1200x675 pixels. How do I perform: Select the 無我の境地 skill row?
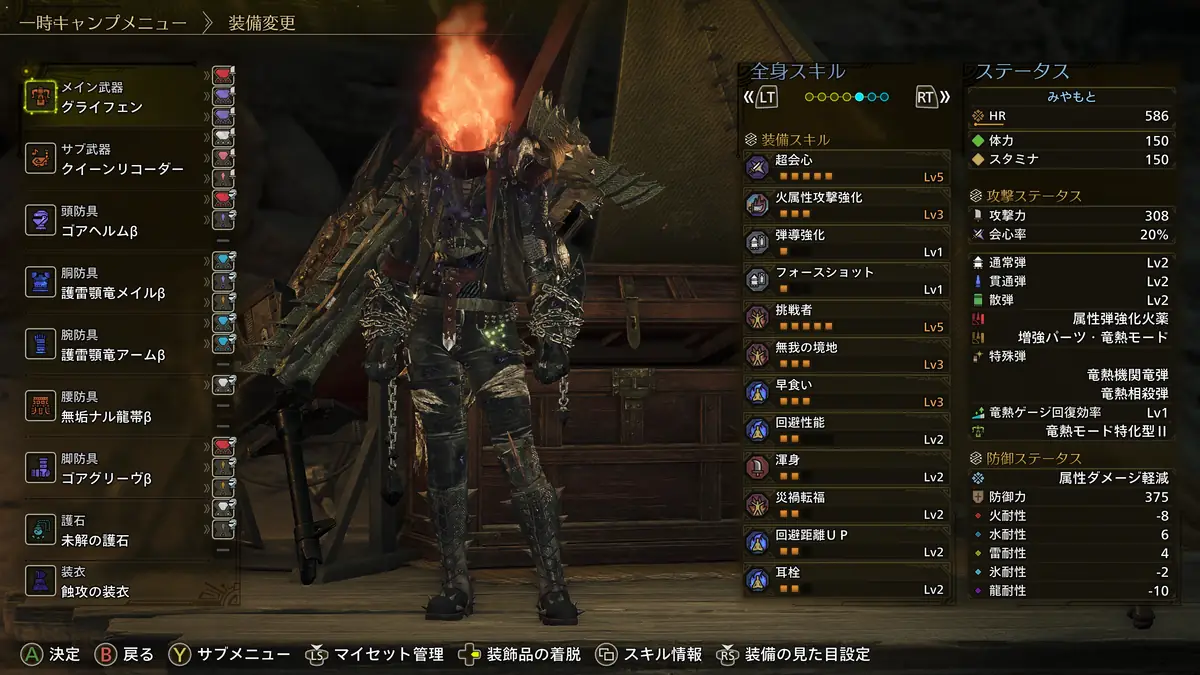(846, 355)
